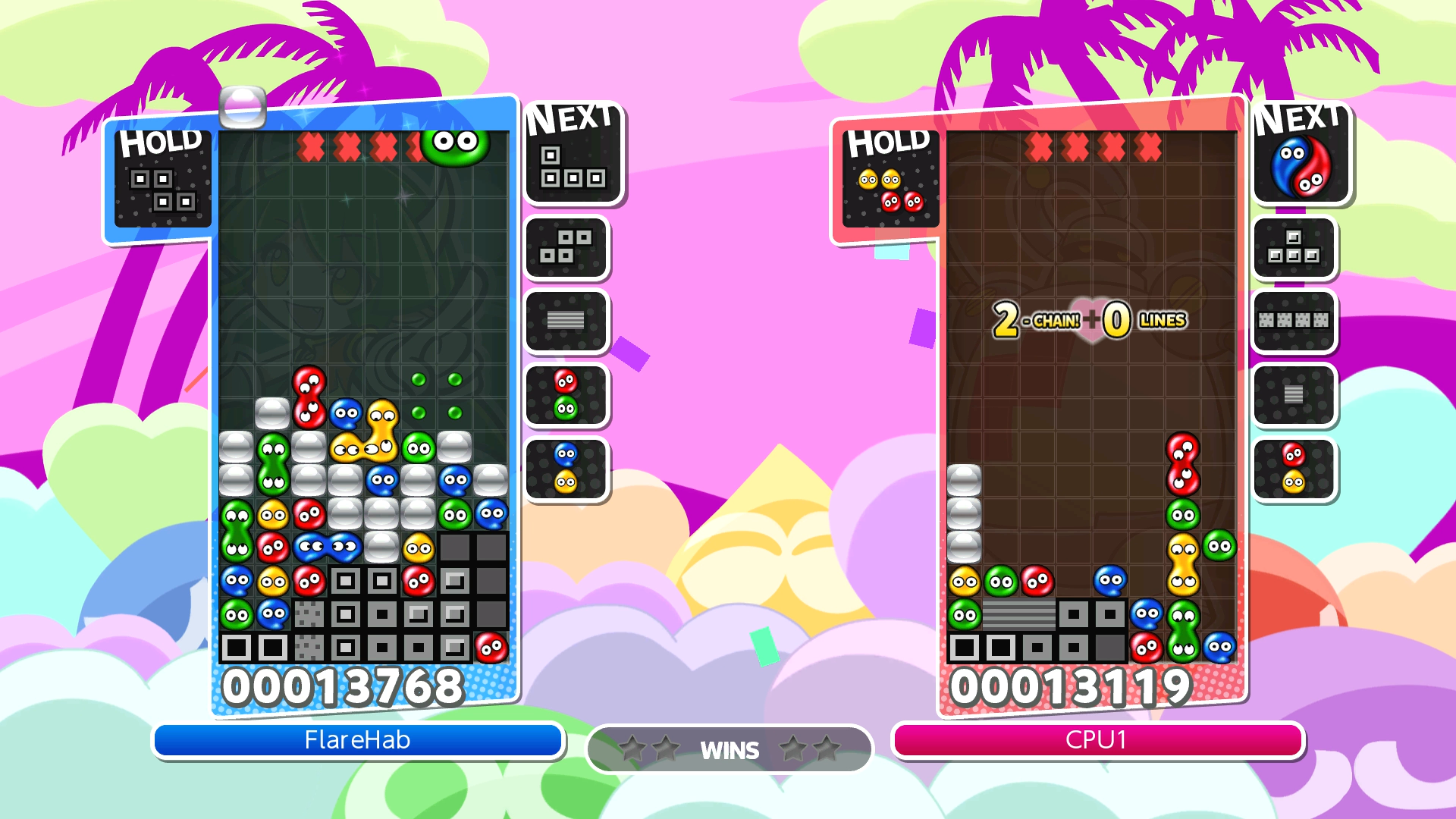
Task: Select the I tetromino in CPU1's queue
Action: pos(1294,321)
